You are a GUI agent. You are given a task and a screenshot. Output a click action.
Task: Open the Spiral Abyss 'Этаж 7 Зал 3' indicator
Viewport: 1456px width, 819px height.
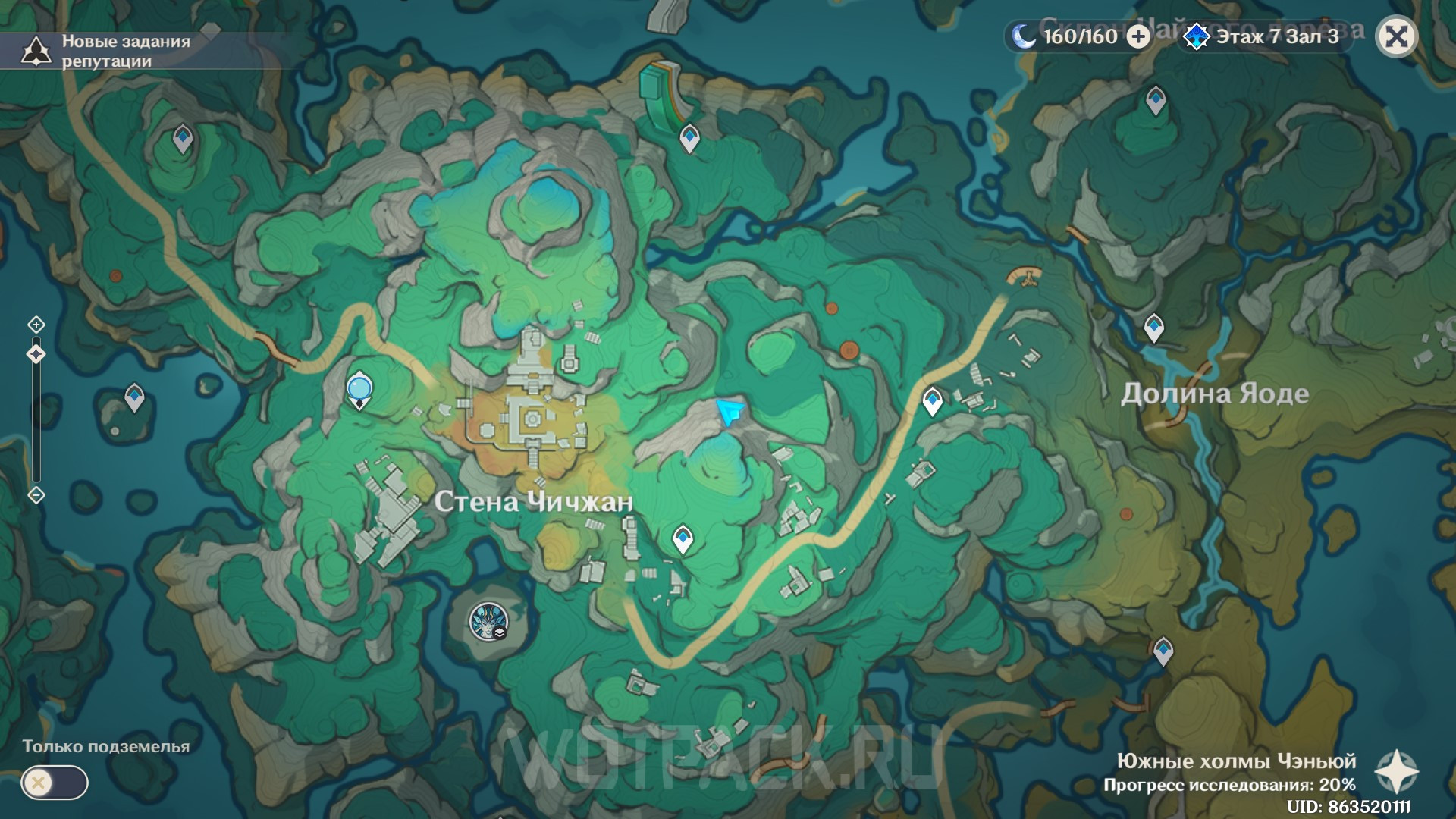click(x=1264, y=36)
